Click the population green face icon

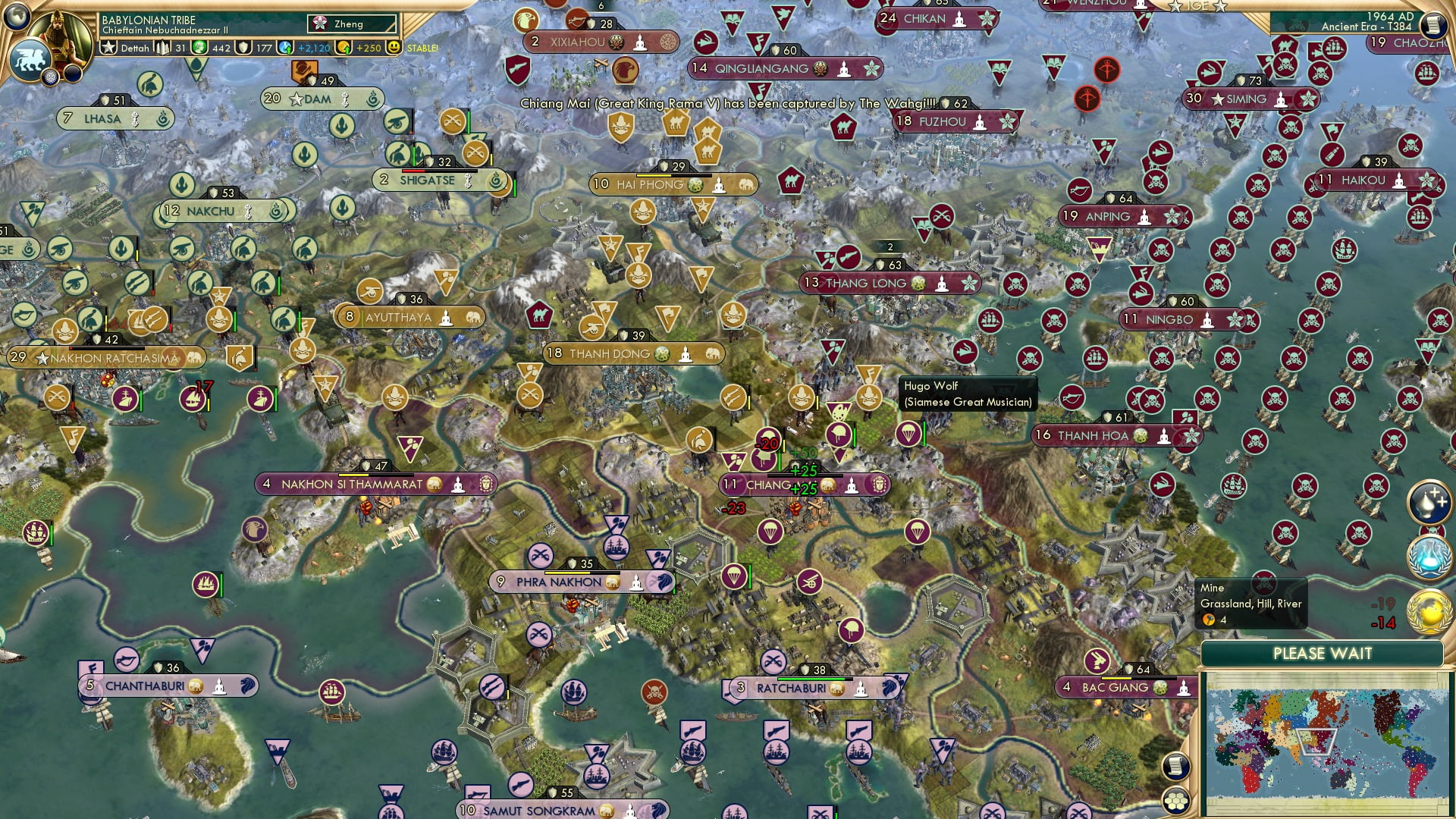[199, 47]
